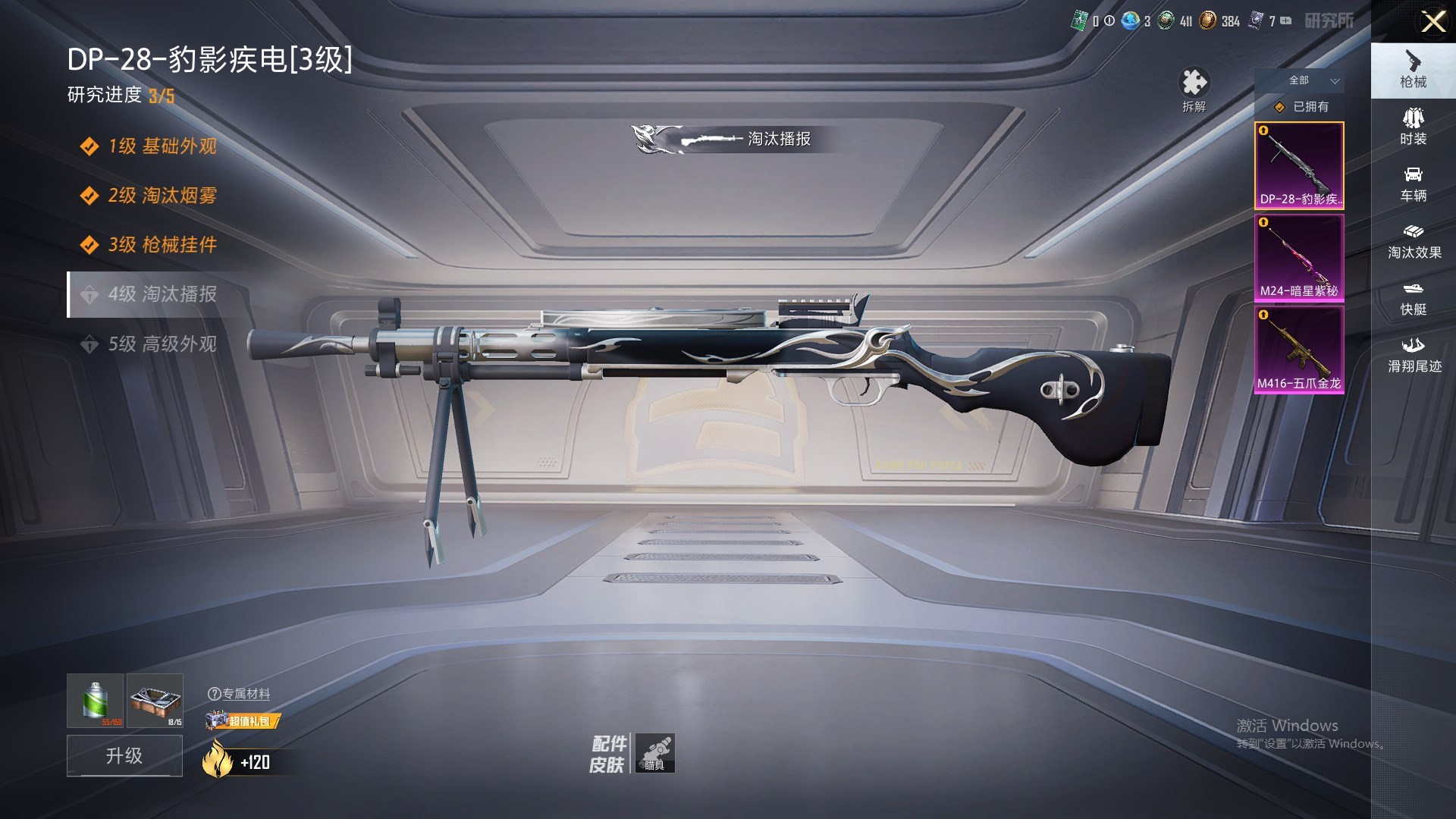The image size is (1456, 819).
Task: Select the 车辆 category tab
Action: coord(1413,184)
